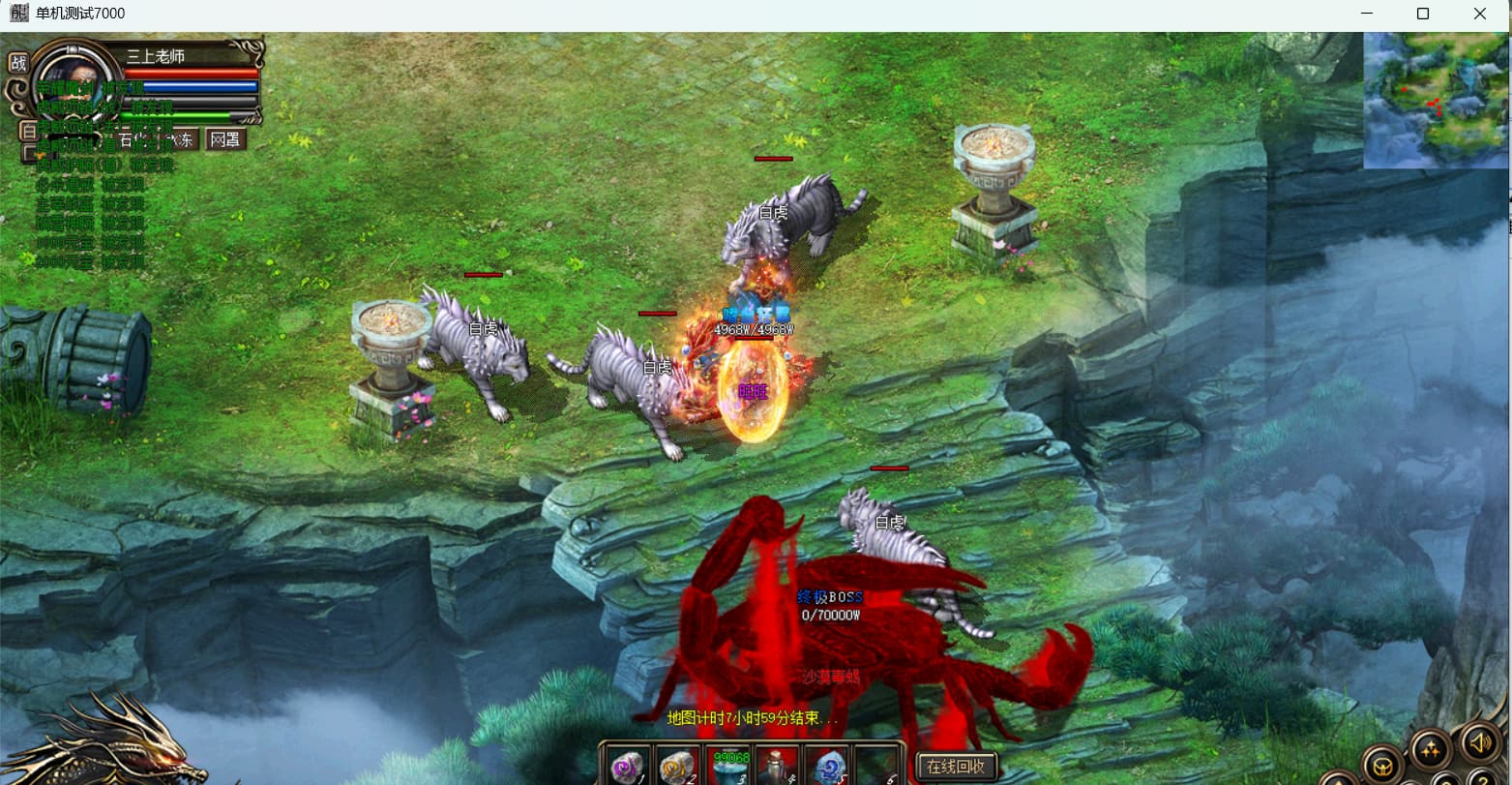Click the 在线回收 online recycle button
The image size is (1512, 785).
(956, 767)
